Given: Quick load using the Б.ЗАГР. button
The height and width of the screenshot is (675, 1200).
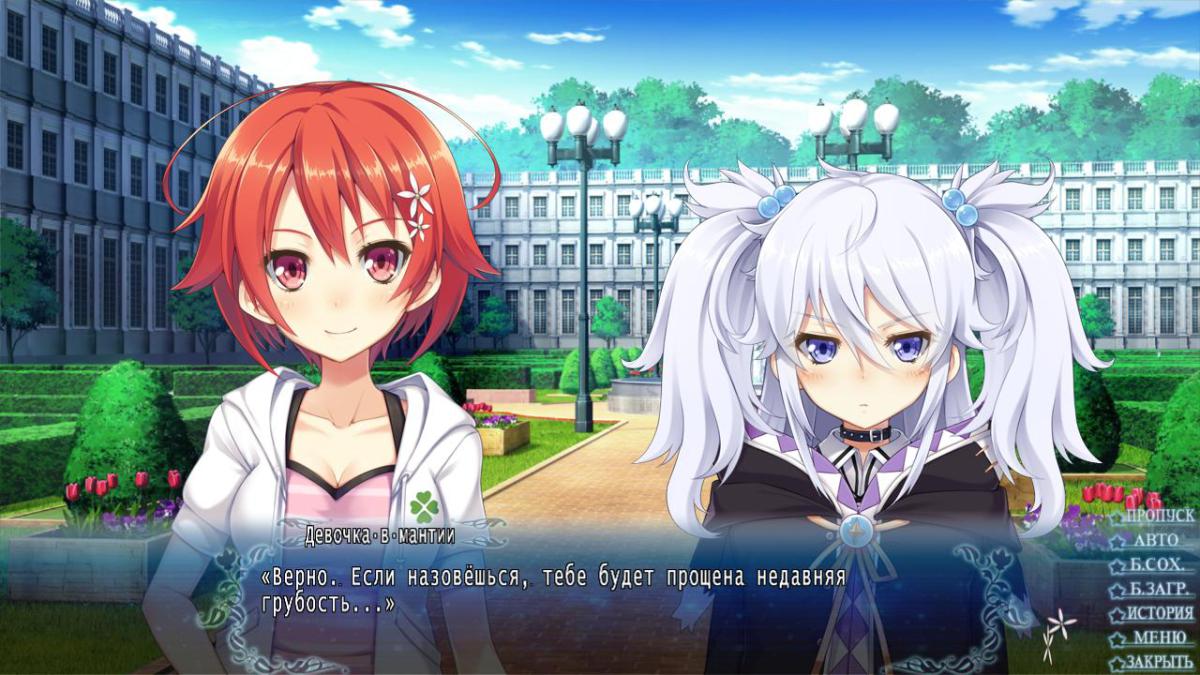Looking at the screenshot, I should (x=1158, y=589).
